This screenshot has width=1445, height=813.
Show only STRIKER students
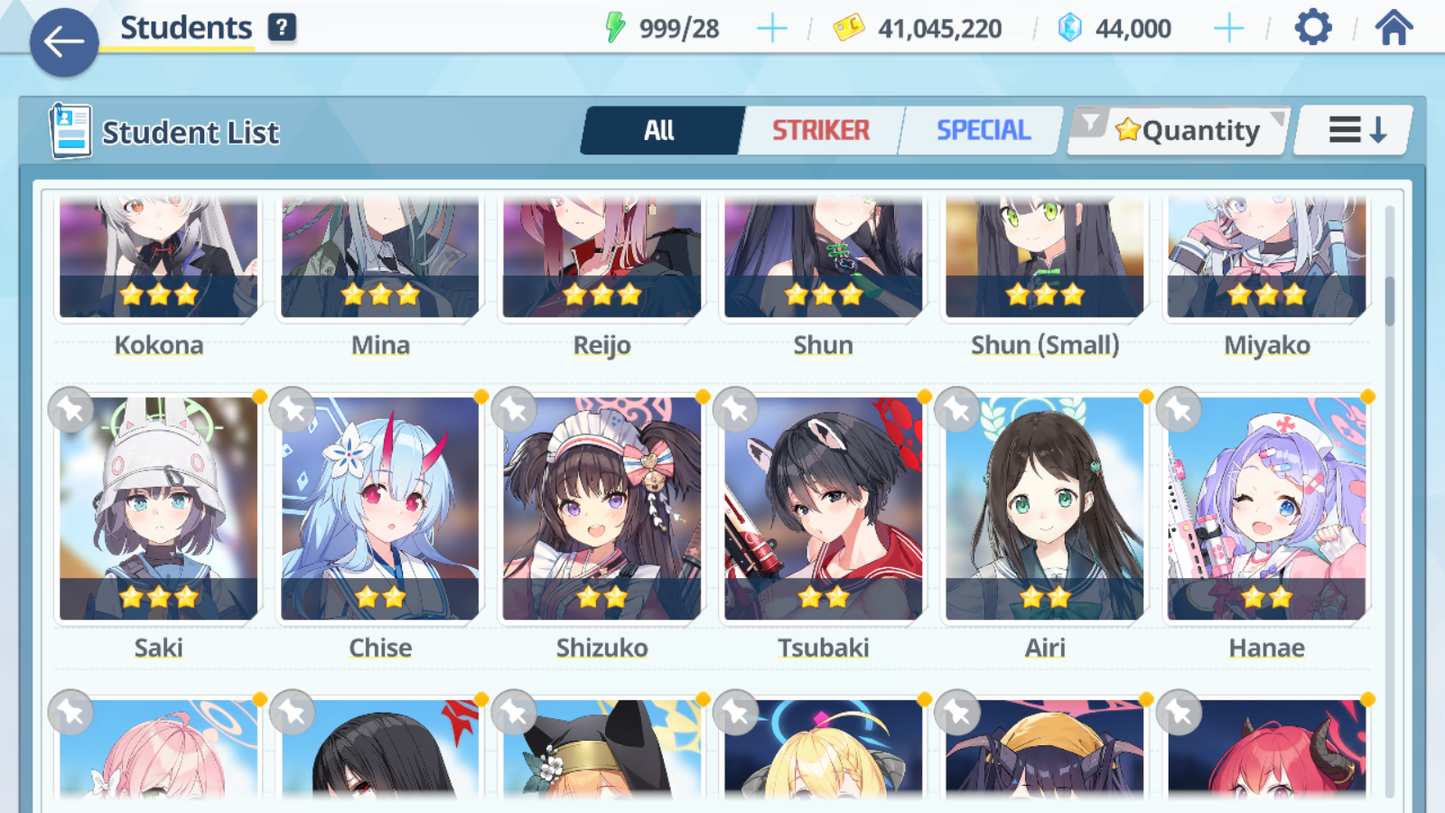[x=820, y=130]
